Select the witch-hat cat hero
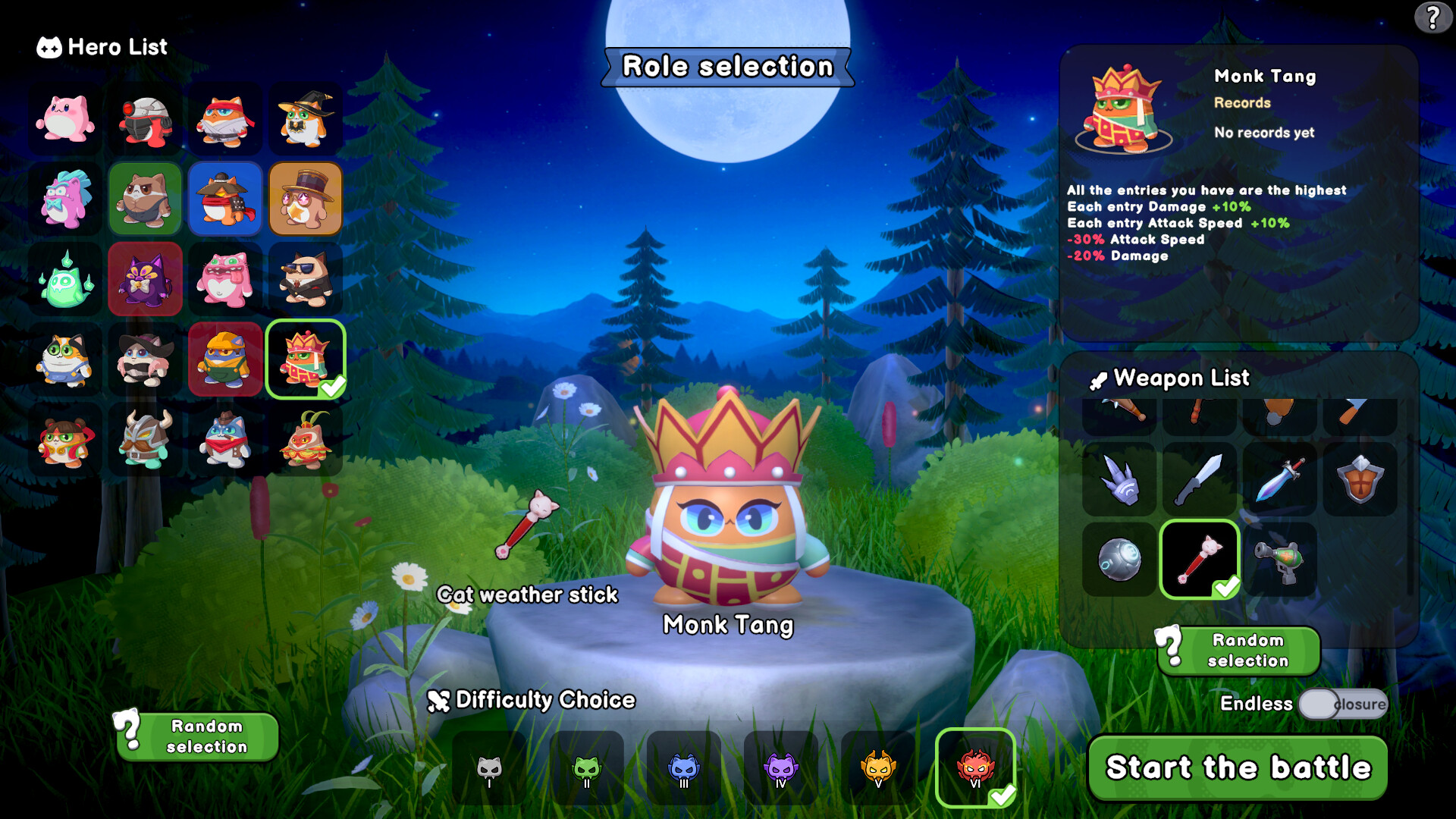Screen dimensions: 1456x819 point(305,119)
